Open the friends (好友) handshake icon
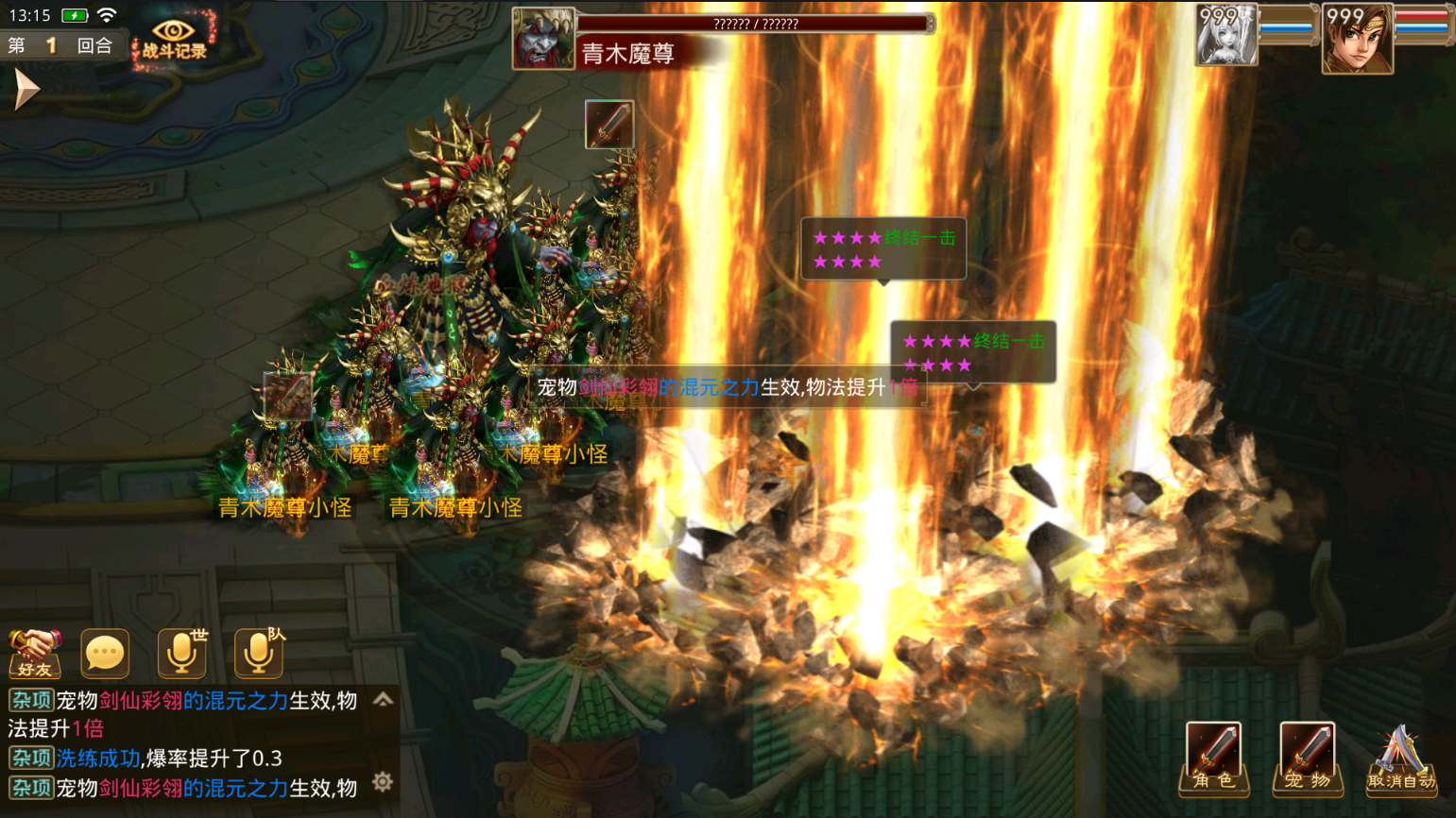 (35, 653)
